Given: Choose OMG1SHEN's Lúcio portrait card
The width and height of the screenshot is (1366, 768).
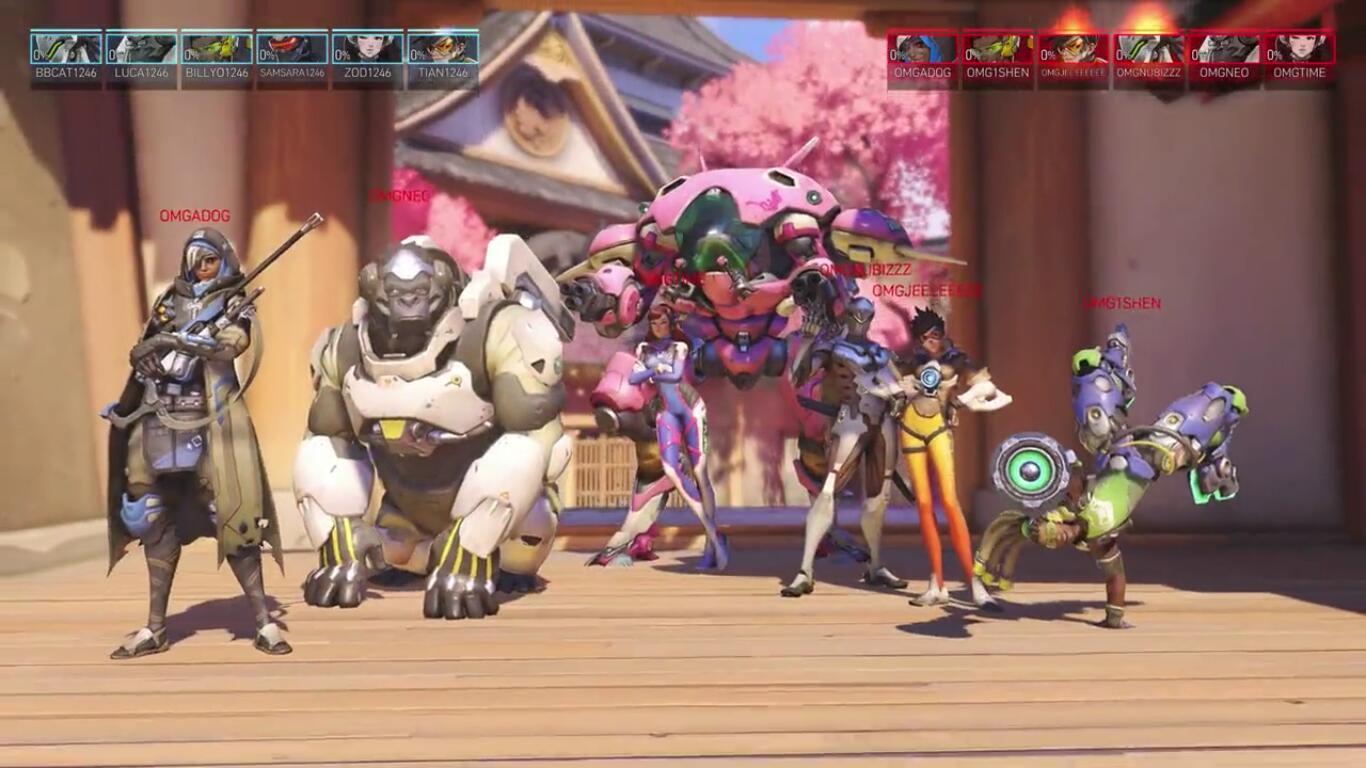Looking at the screenshot, I should [998, 49].
